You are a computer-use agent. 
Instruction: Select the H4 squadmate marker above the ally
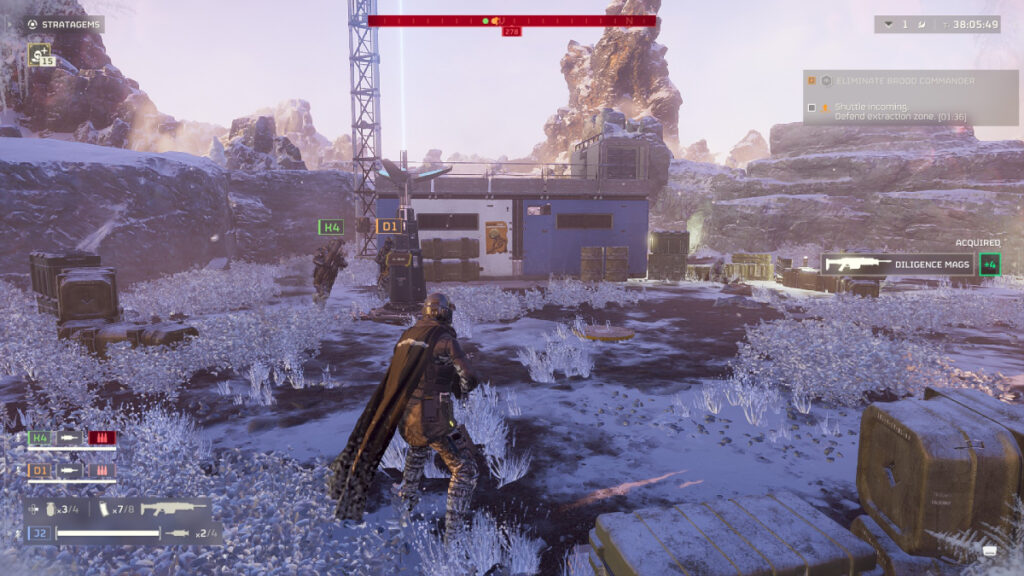330,227
